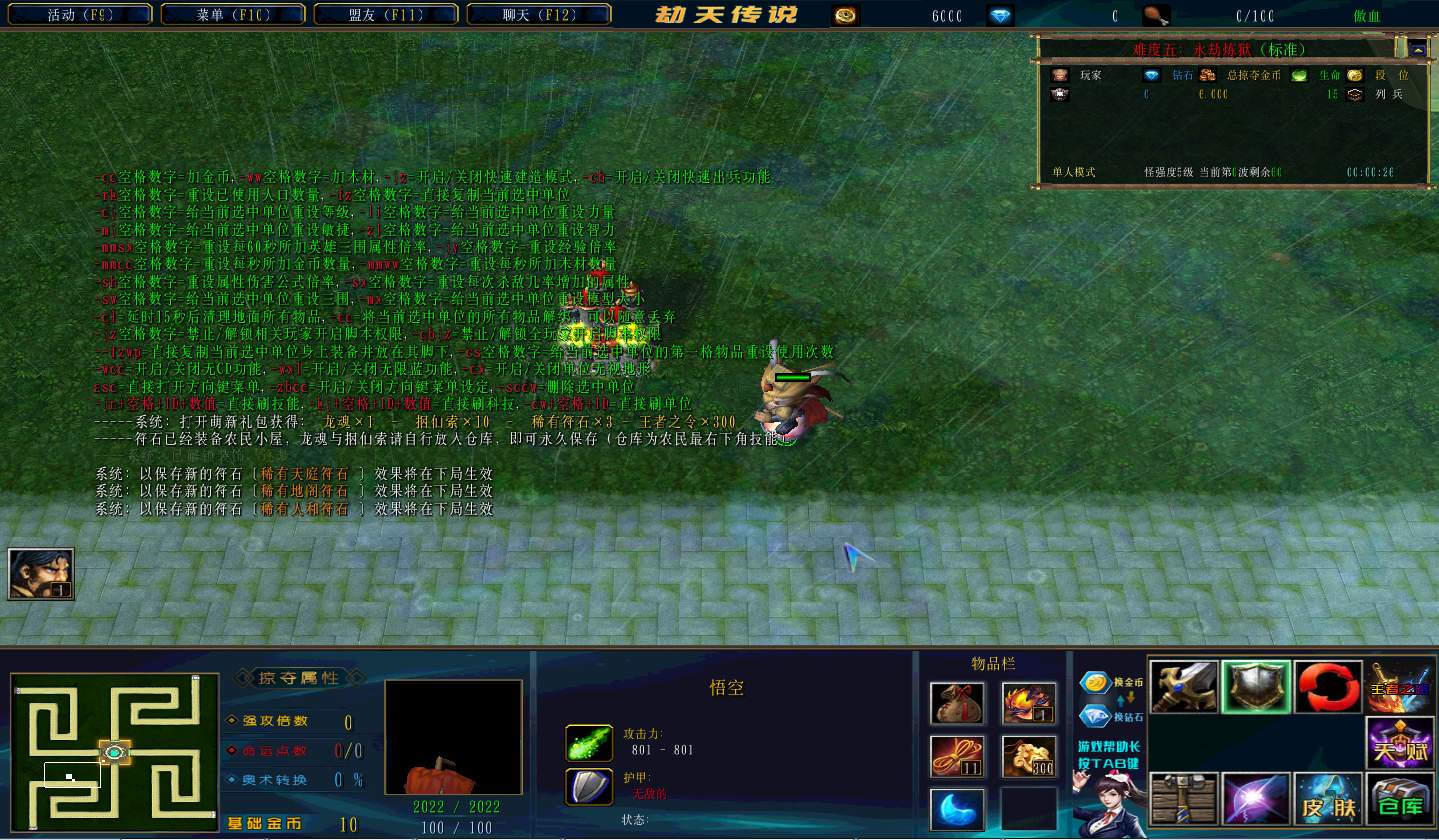Select the red pouch inventory item

point(957,703)
